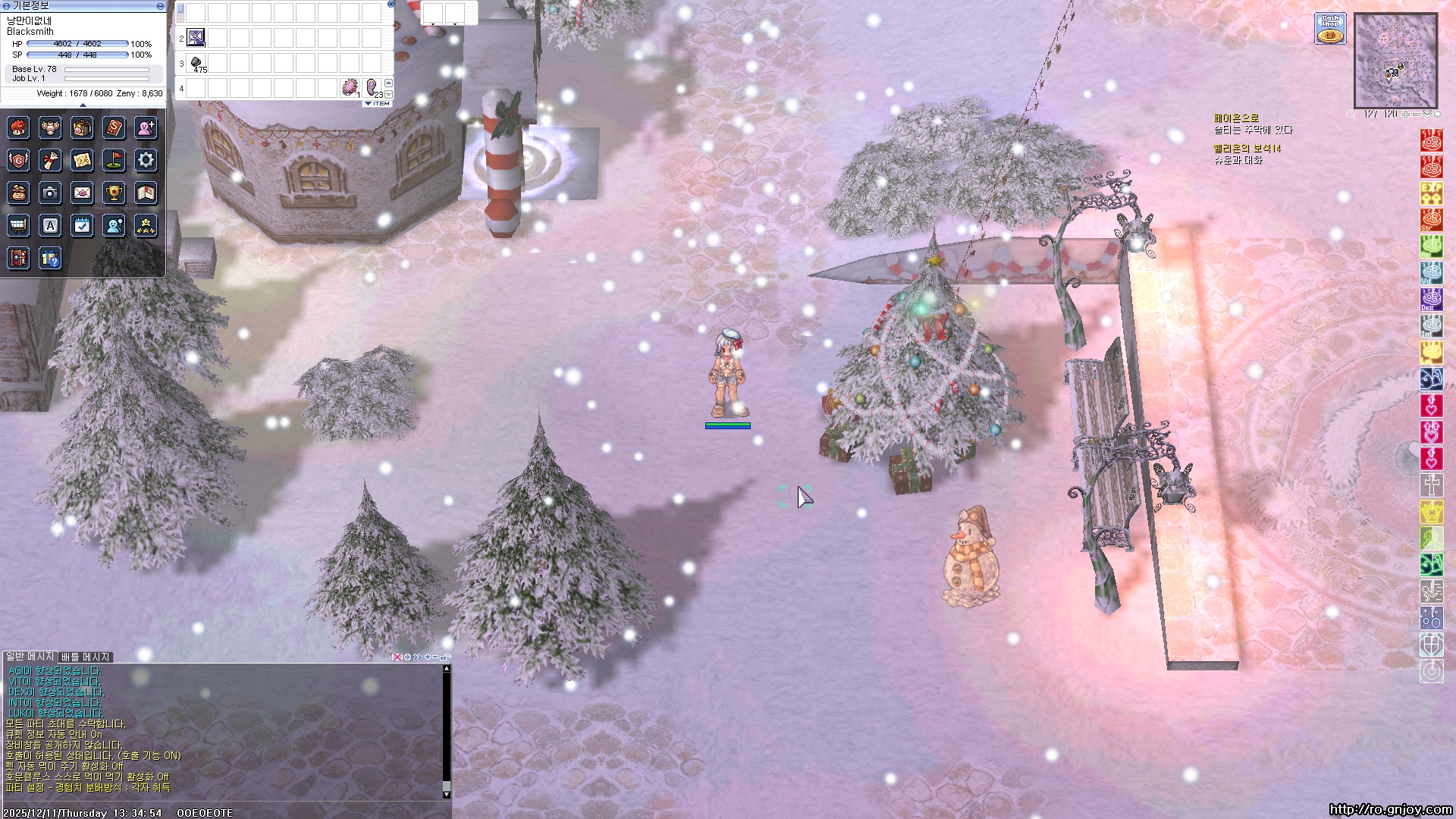The image size is (1456, 819).
Task: Open the camera screenshot icon
Action: coord(50,193)
